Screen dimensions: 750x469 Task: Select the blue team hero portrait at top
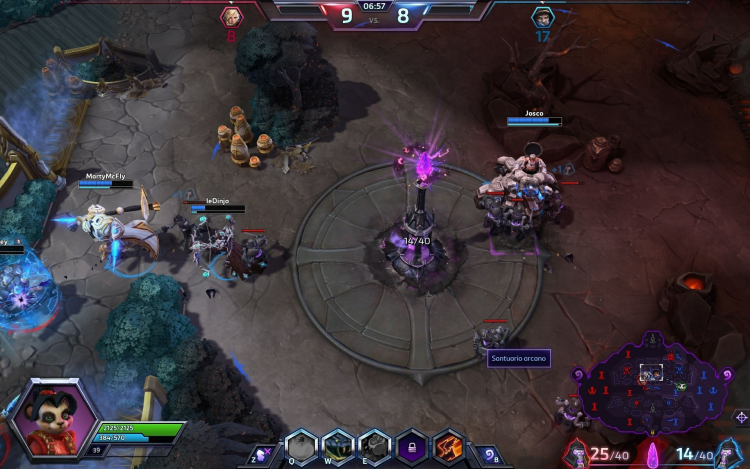(542, 17)
